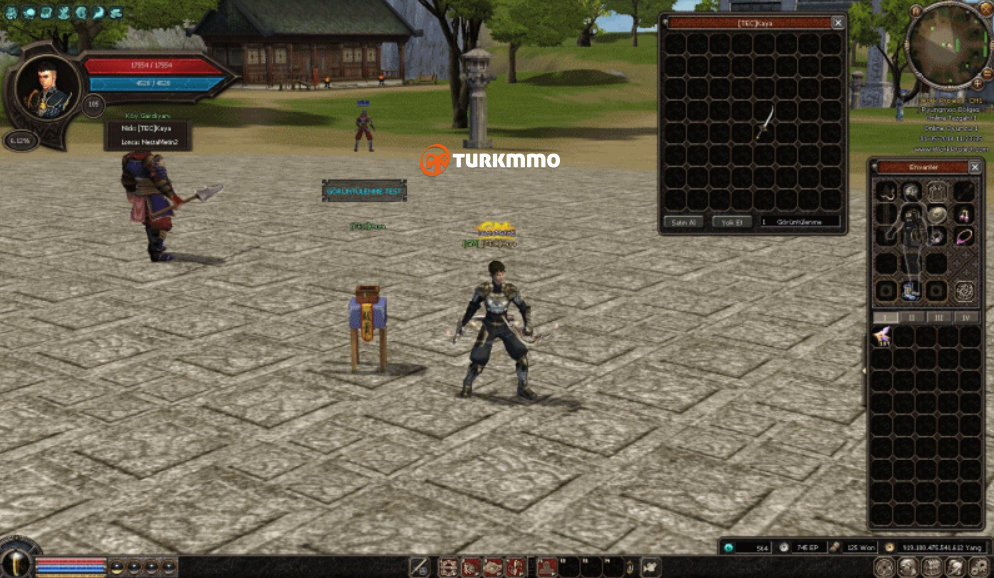Select the winged item in the inventory

[x=882, y=337]
